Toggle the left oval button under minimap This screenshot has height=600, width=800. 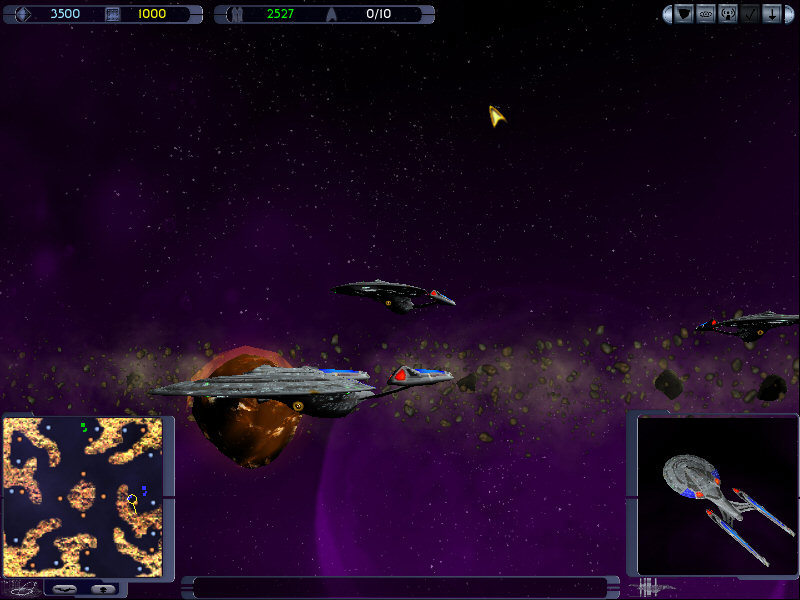click(x=65, y=589)
